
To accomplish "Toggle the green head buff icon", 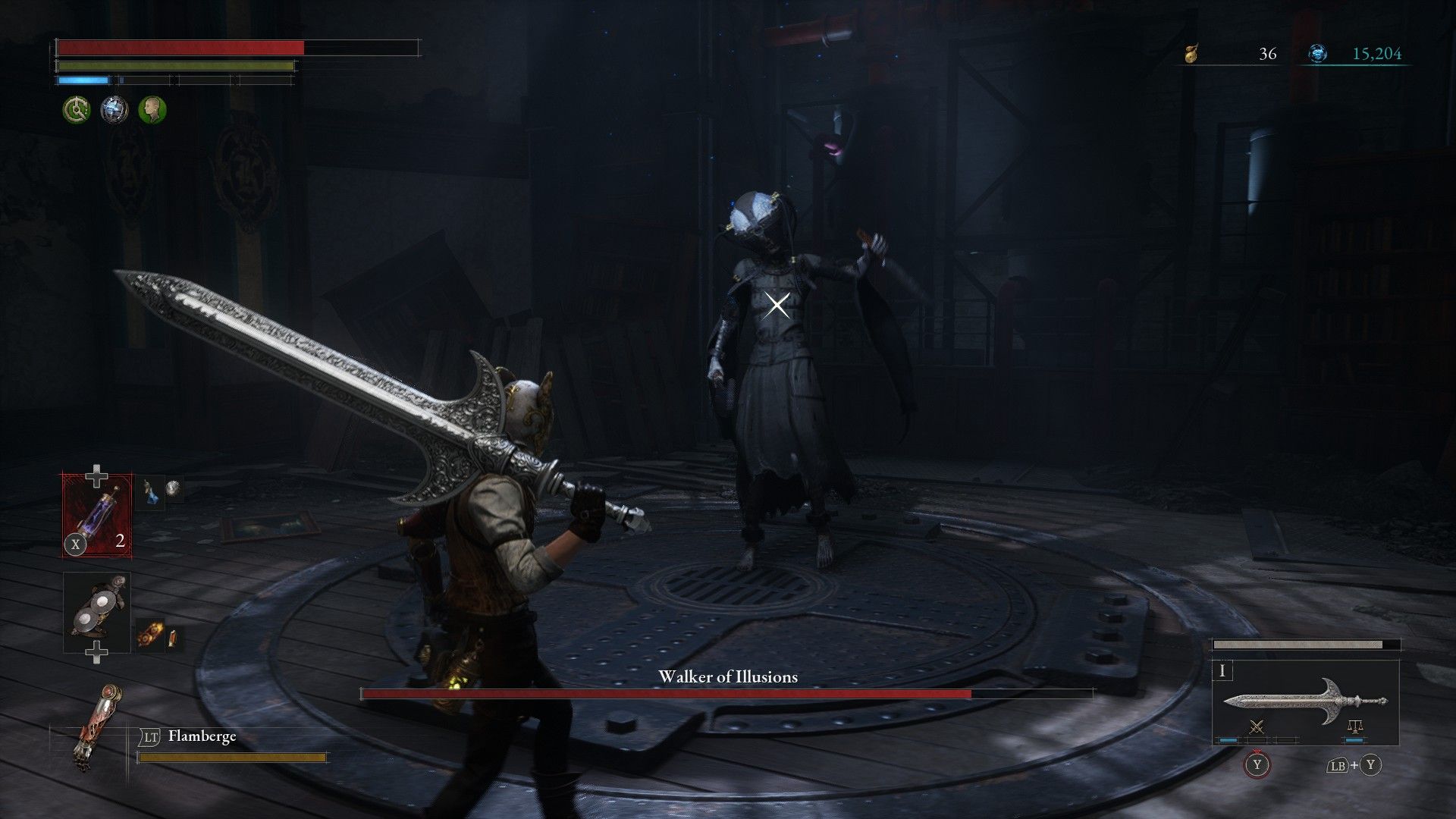I will (152, 109).
